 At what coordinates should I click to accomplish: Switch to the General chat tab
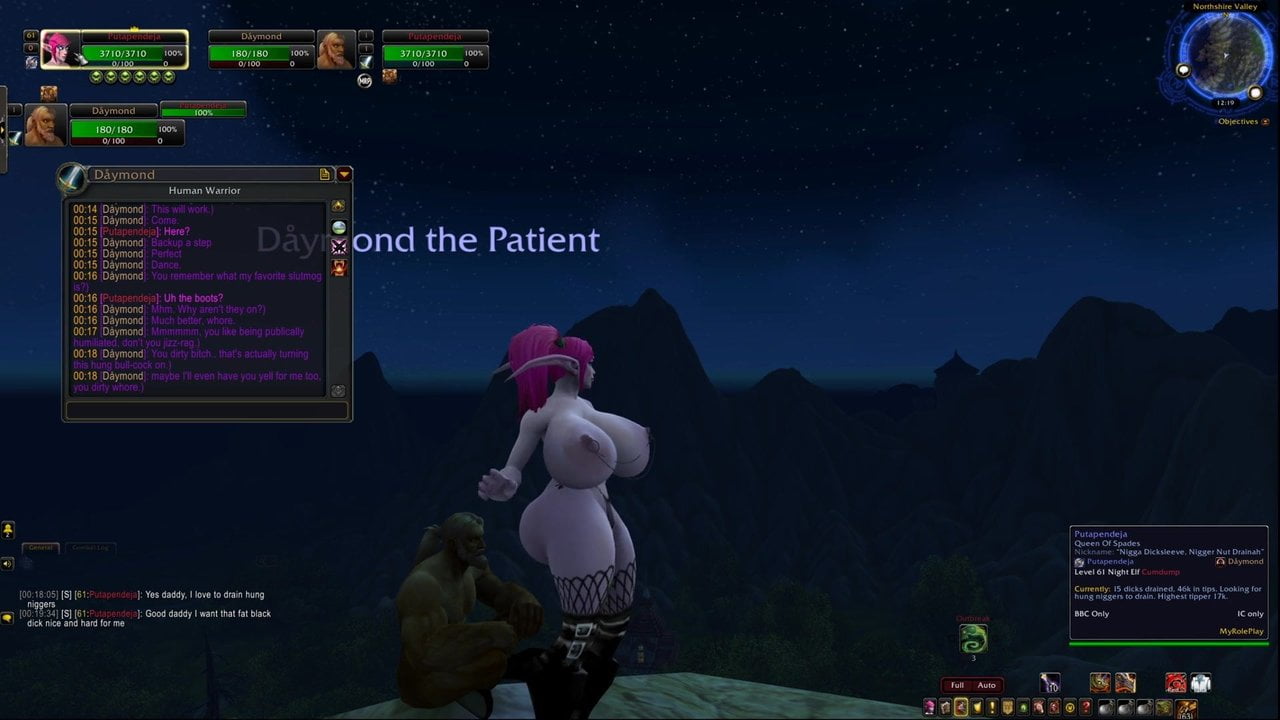[x=41, y=548]
